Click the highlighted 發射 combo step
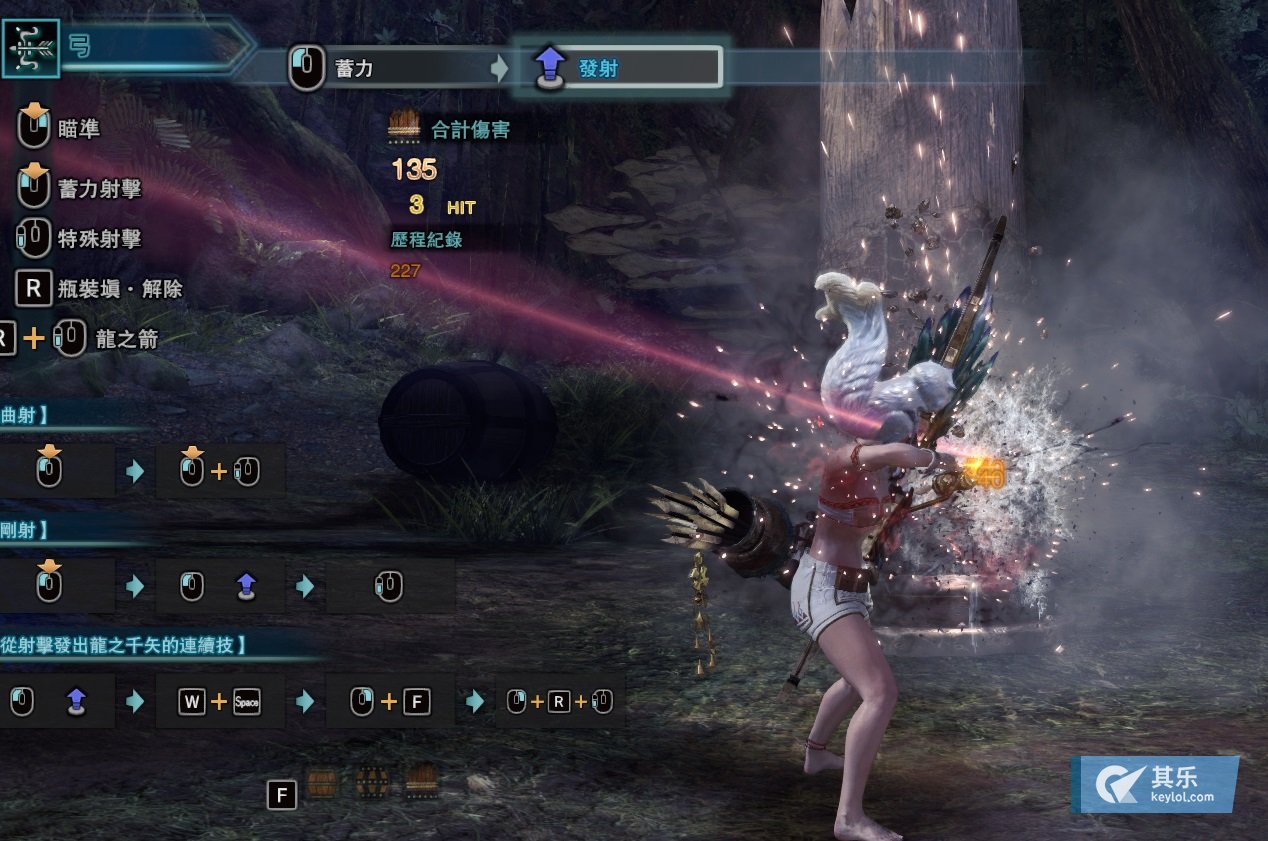This screenshot has height=841, width=1268. [618, 68]
